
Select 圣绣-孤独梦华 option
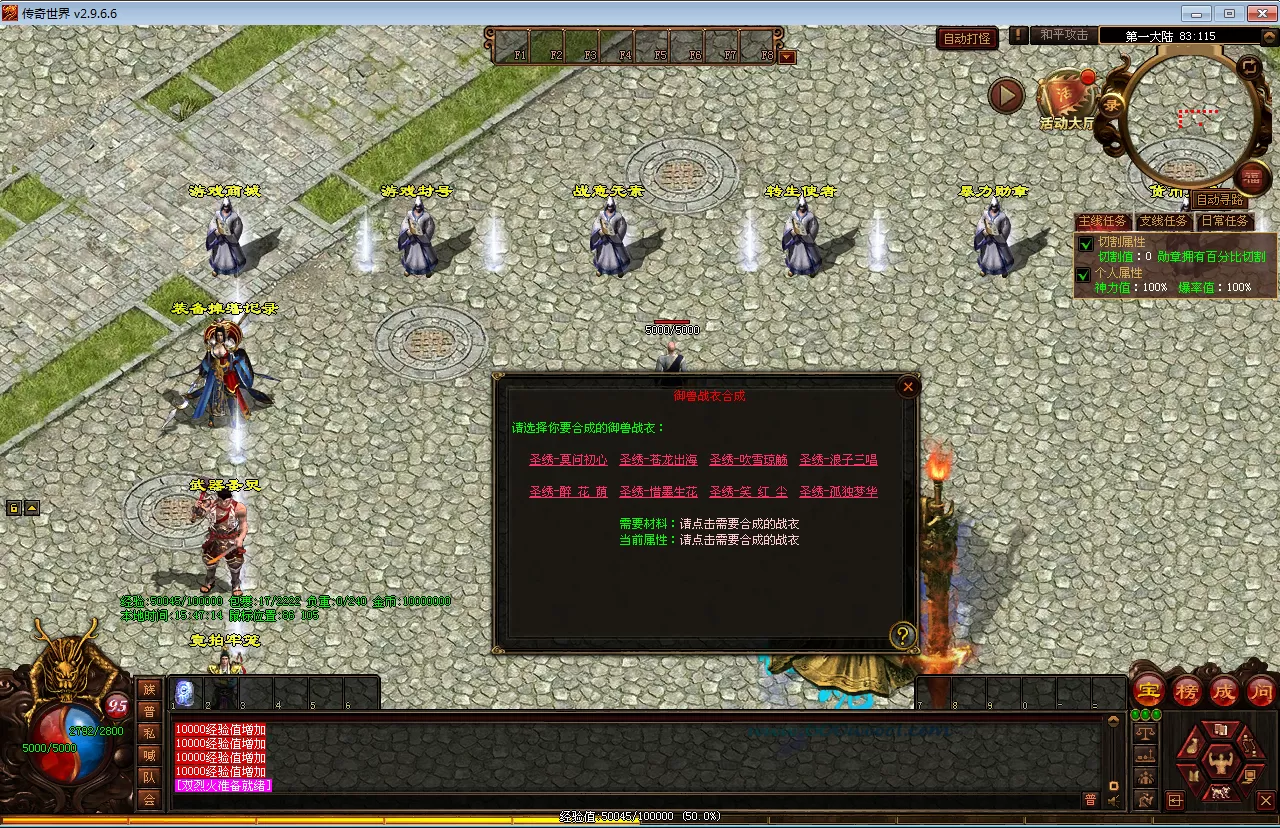coord(838,492)
